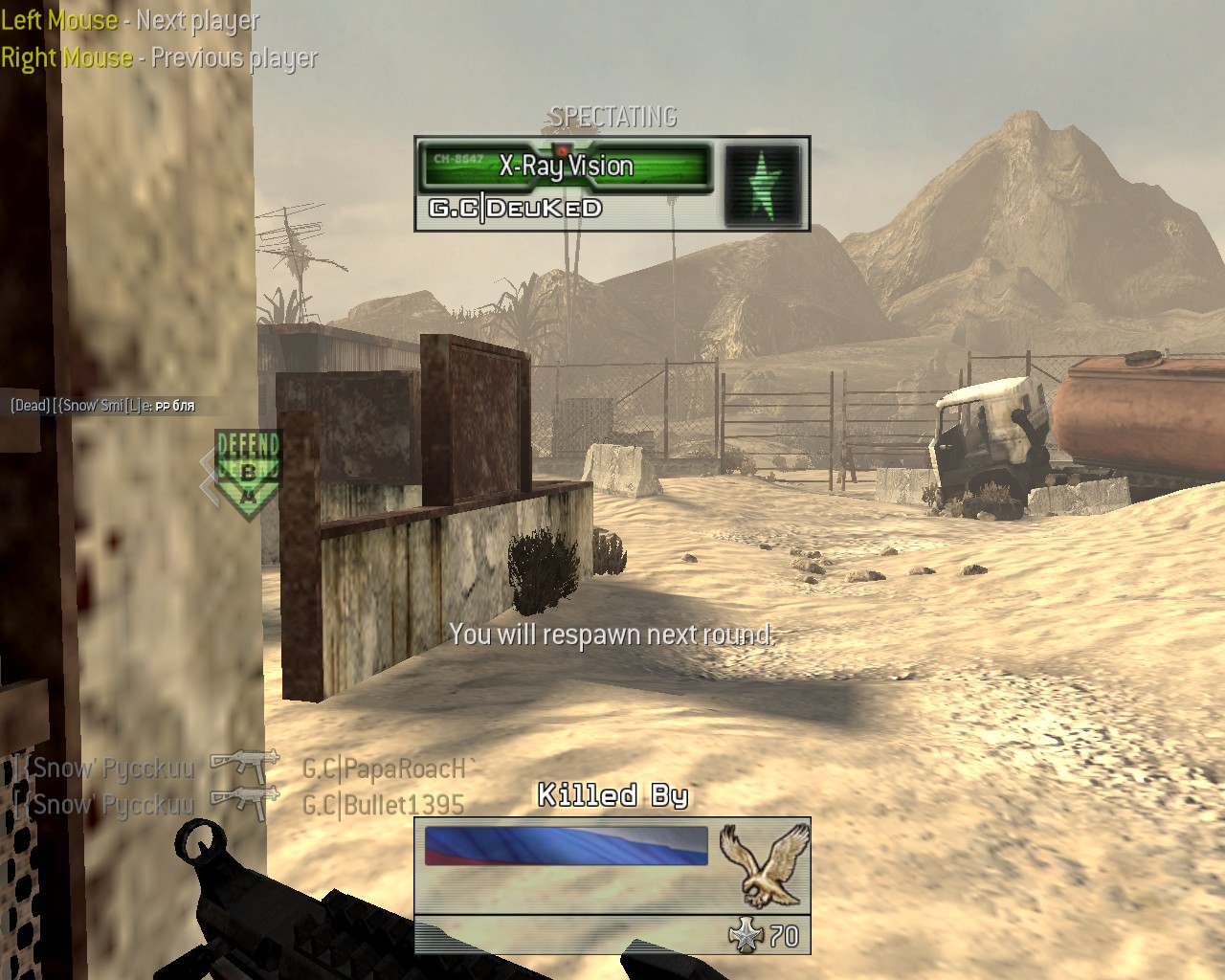Click the Russian flag killer title
Image resolution: width=1225 pixels, height=980 pixels.
point(566,846)
